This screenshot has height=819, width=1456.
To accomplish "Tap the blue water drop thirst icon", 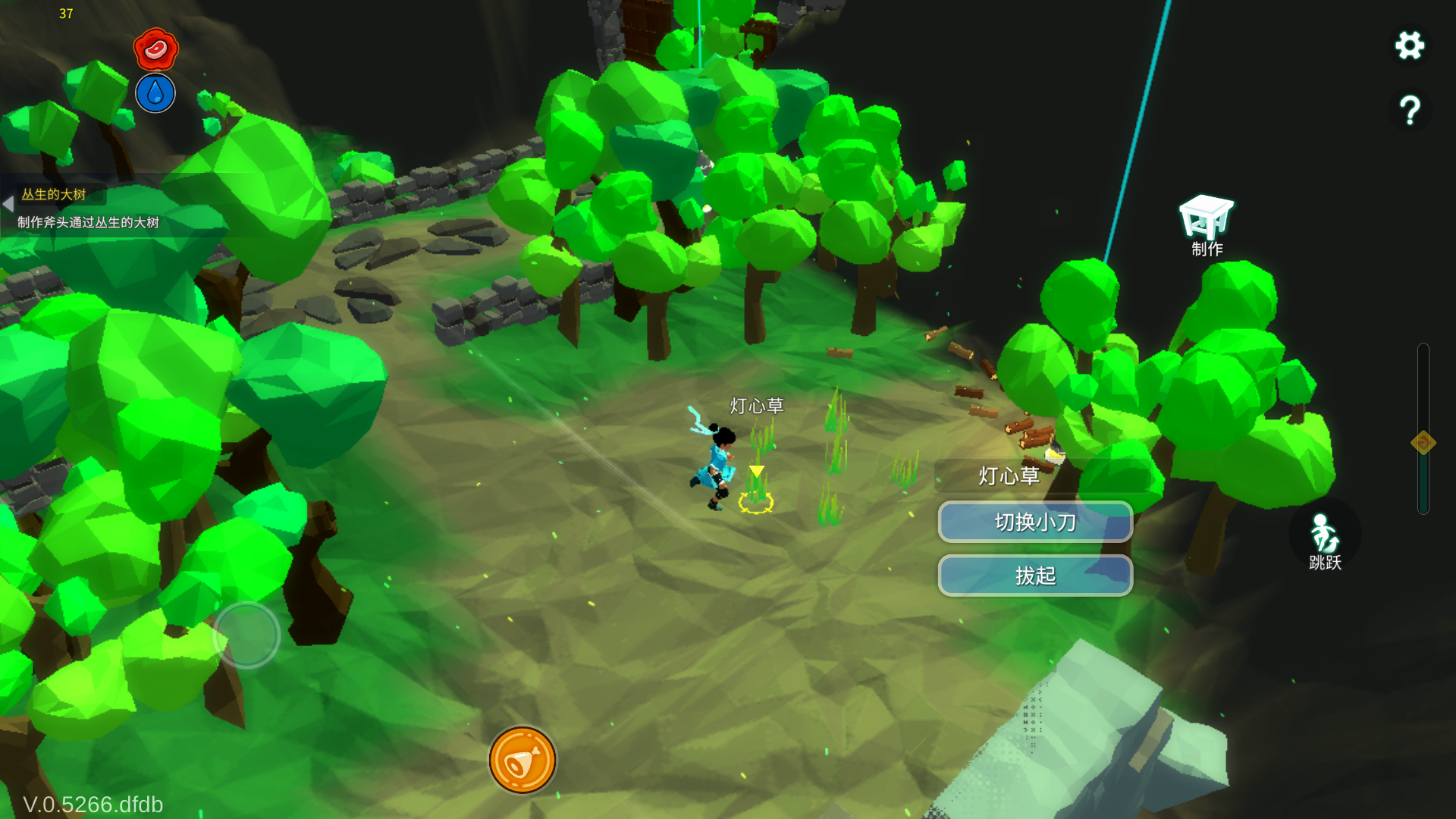I will 155,93.
